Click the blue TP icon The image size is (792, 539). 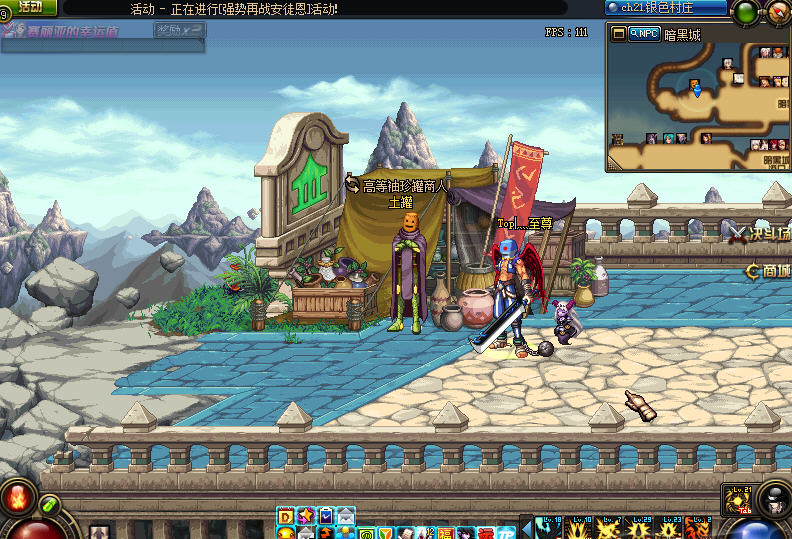(507, 533)
